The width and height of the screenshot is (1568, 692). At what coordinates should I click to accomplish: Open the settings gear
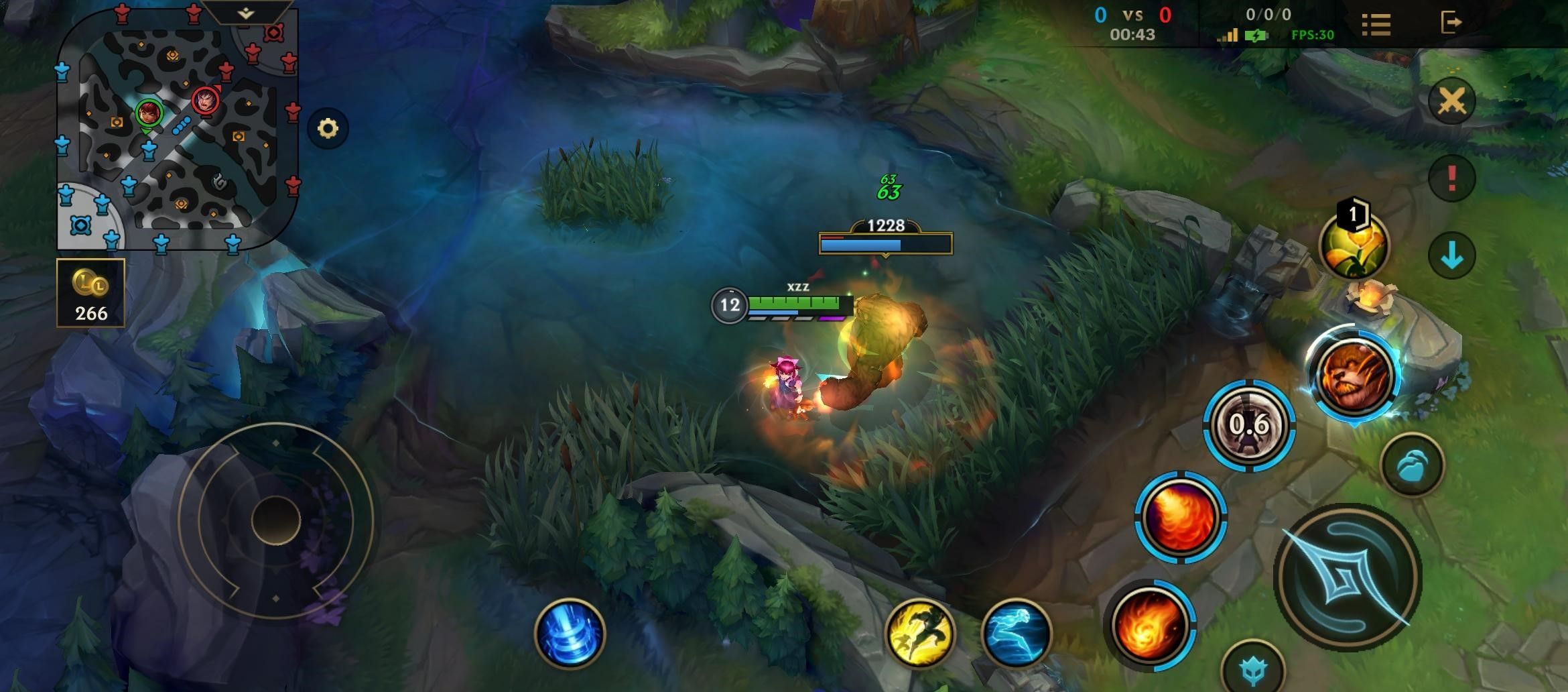pos(328,128)
